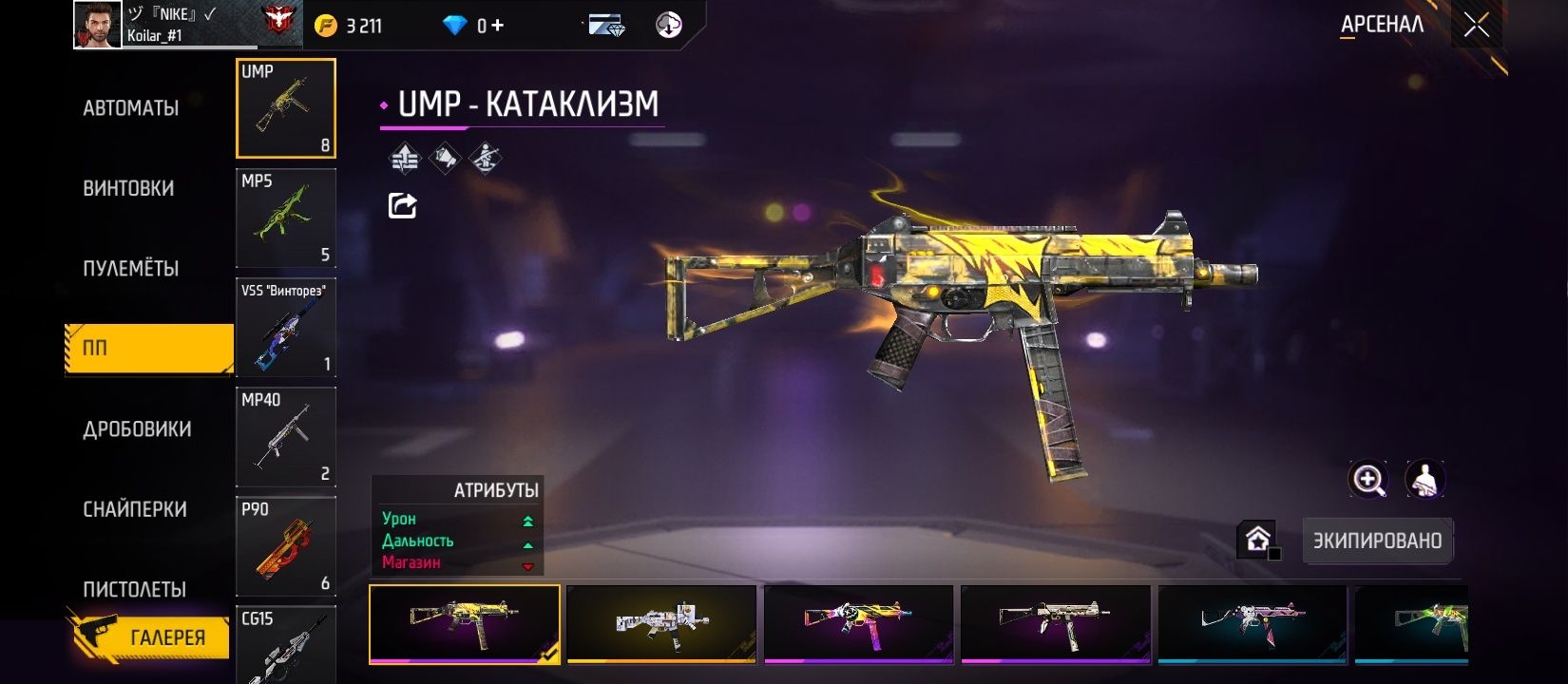Close the Arsenal screen
This screenshot has height=684, width=1568.
tap(1476, 25)
